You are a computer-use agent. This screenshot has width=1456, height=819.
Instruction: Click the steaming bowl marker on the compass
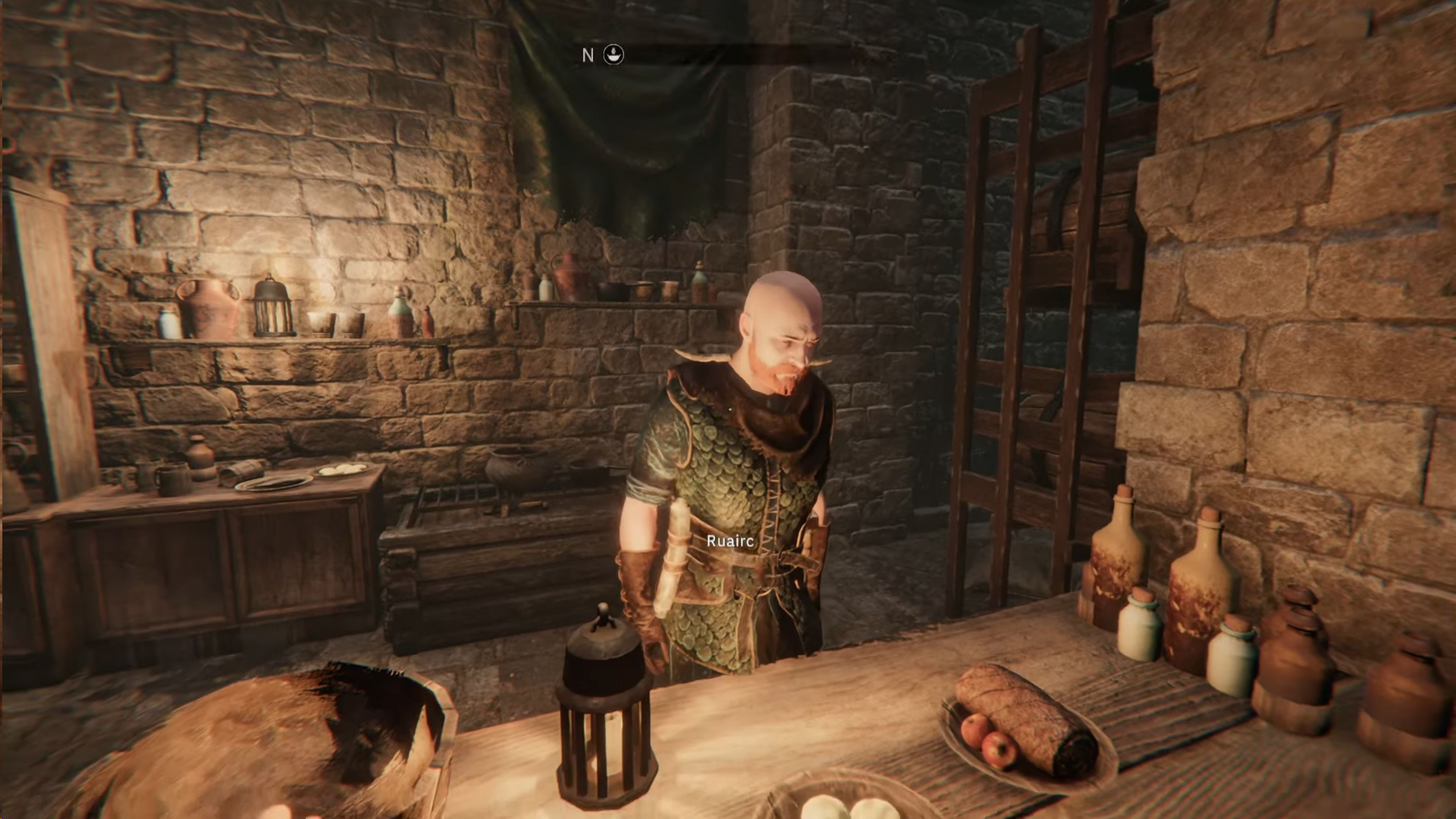coord(614,55)
